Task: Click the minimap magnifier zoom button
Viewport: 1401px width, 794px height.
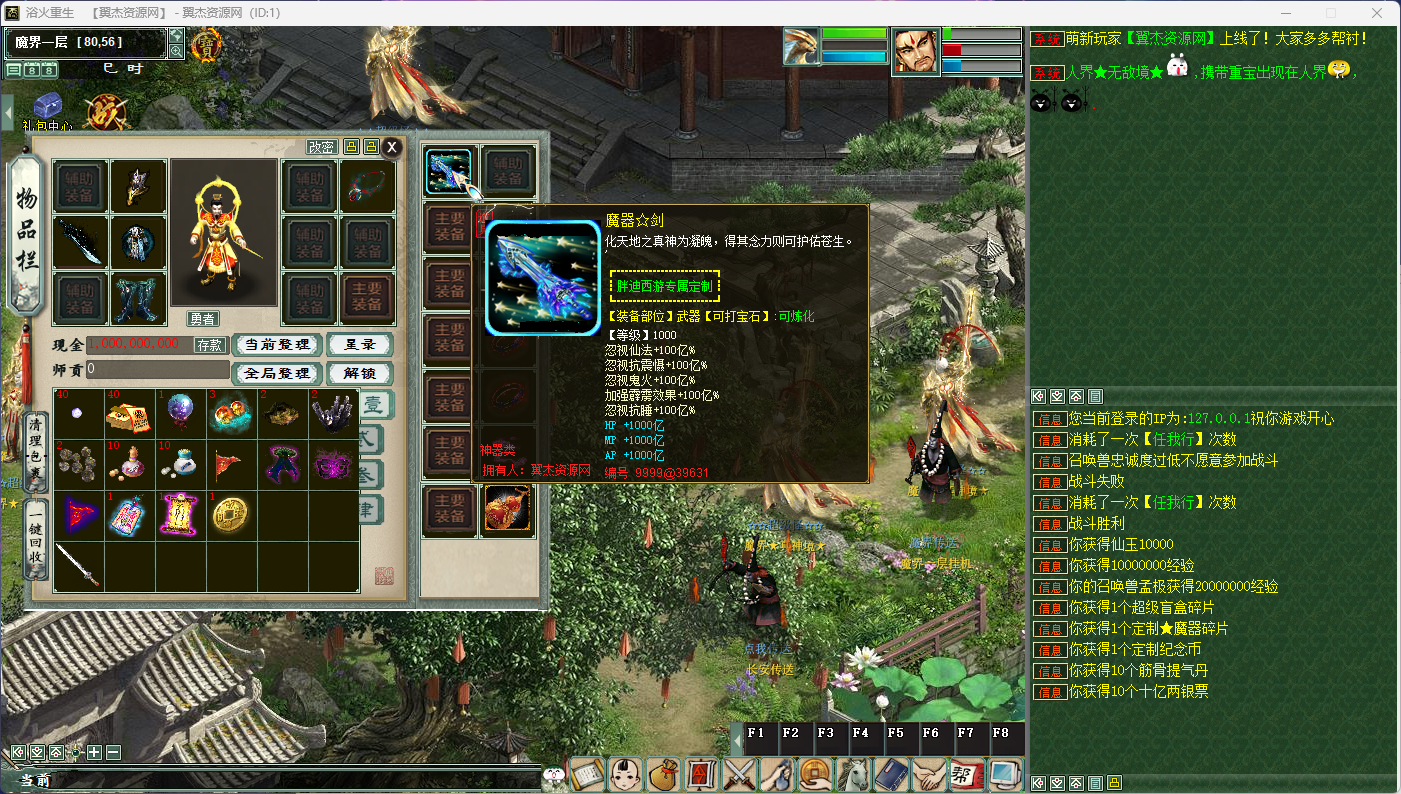Action: (x=176, y=51)
